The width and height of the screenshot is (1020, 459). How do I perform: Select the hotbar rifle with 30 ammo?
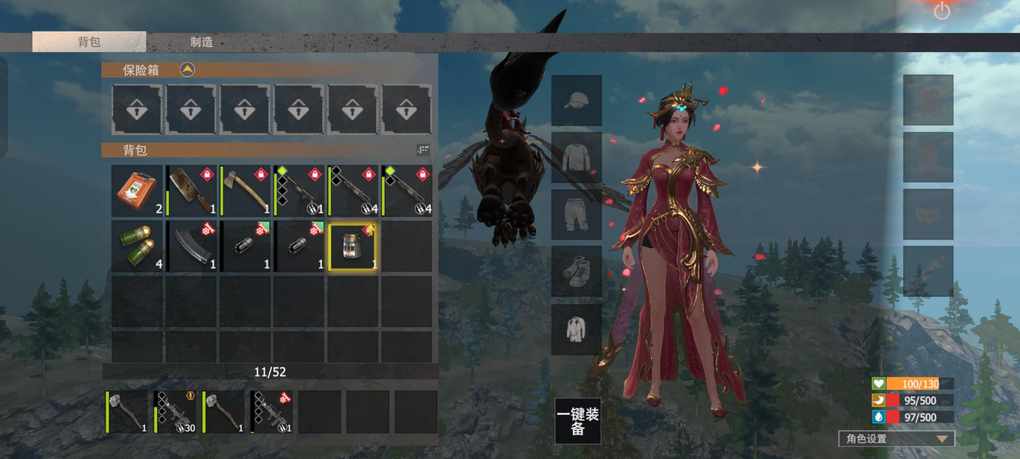(x=177, y=411)
